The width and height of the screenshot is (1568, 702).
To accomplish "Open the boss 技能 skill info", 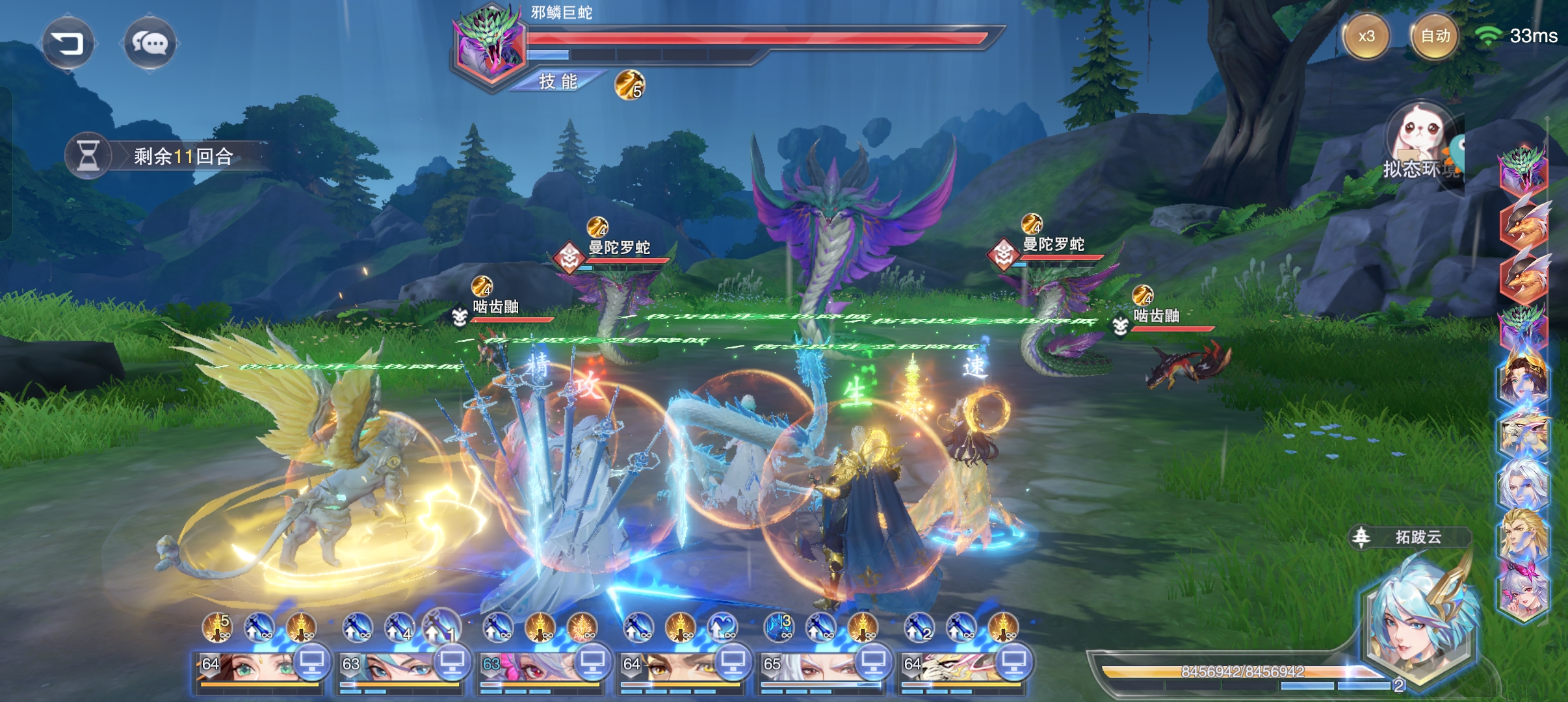I will 558,81.
